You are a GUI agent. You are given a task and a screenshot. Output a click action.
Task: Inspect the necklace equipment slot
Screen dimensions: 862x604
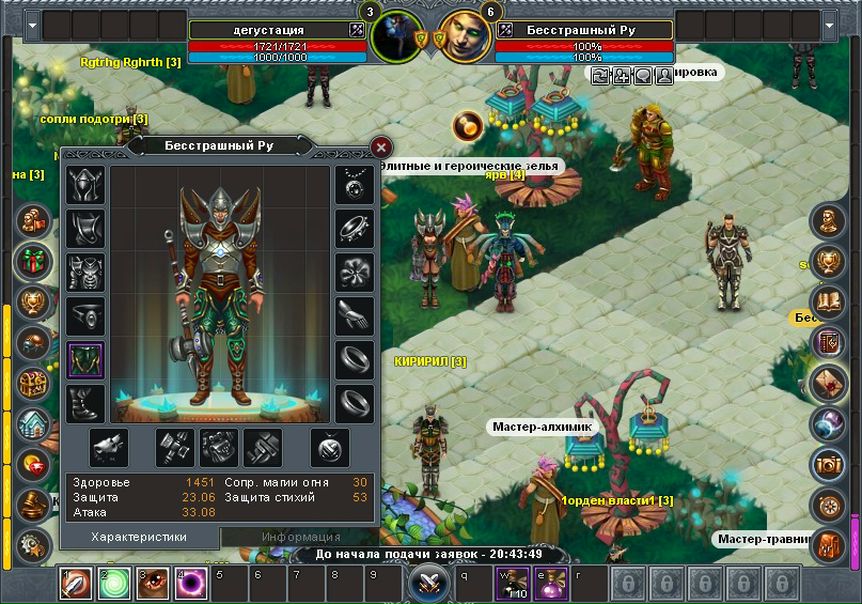(x=354, y=185)
